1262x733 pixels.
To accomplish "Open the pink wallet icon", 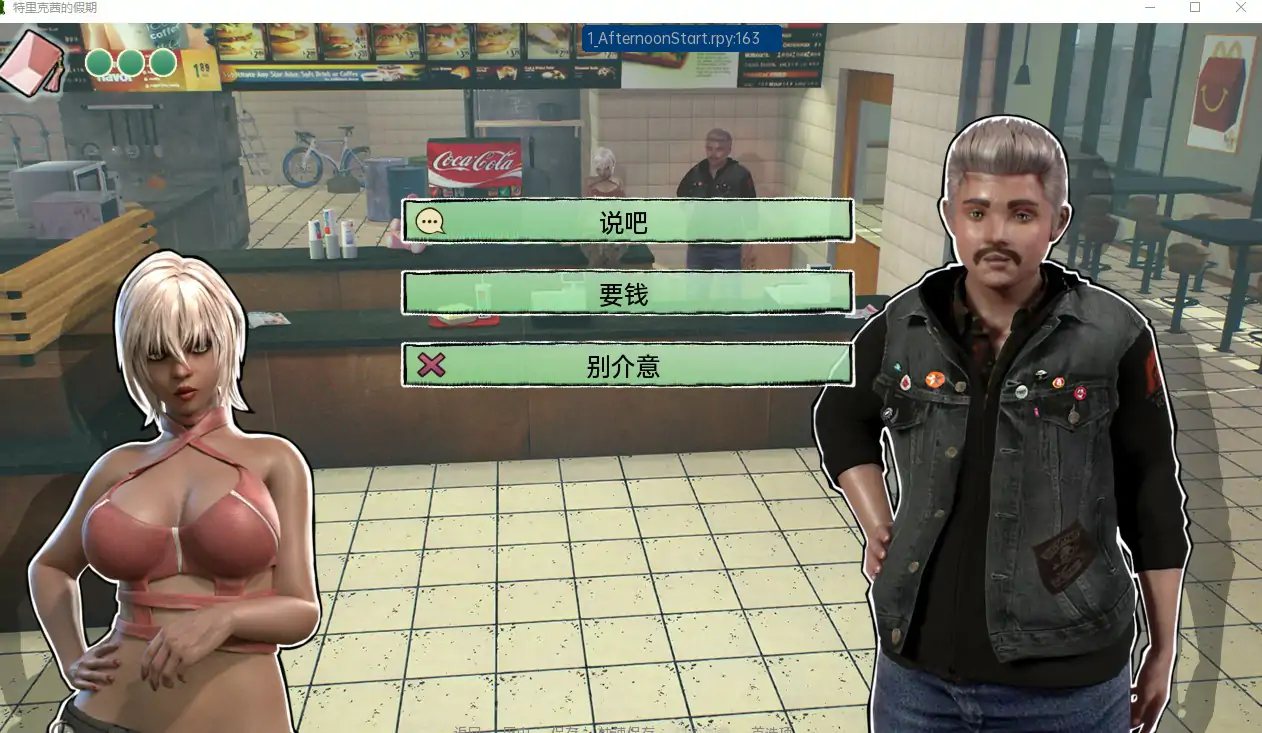I will pos(30,62).
